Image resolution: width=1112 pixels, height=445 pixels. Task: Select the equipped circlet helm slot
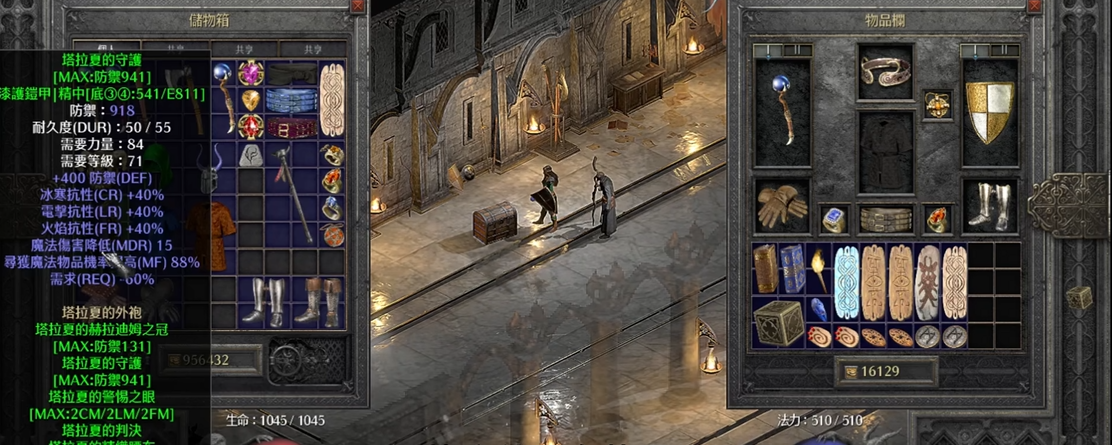click(x=885, y=70)
